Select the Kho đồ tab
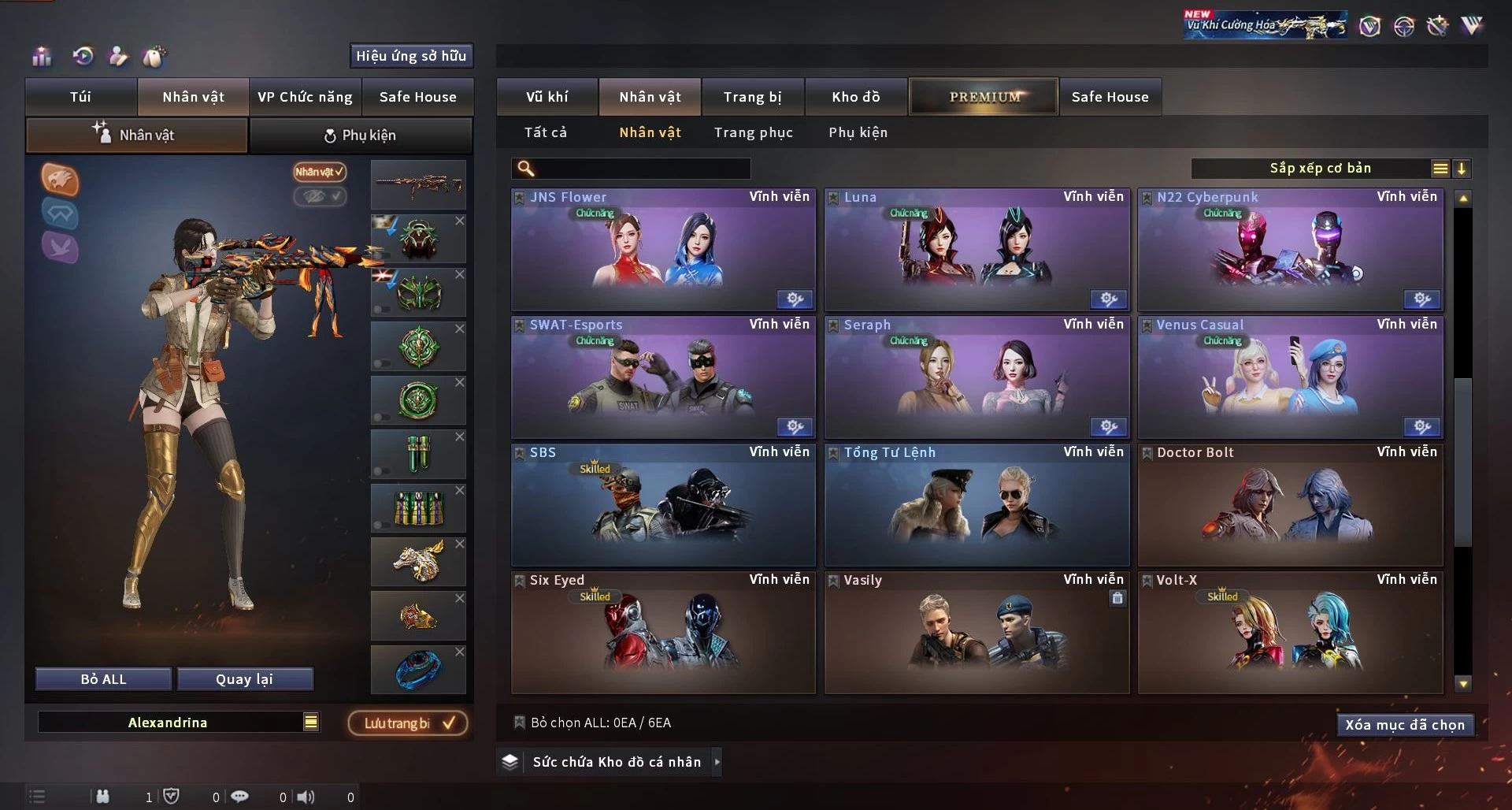Viewport: 1512px width, 810px height. point(855,97)
